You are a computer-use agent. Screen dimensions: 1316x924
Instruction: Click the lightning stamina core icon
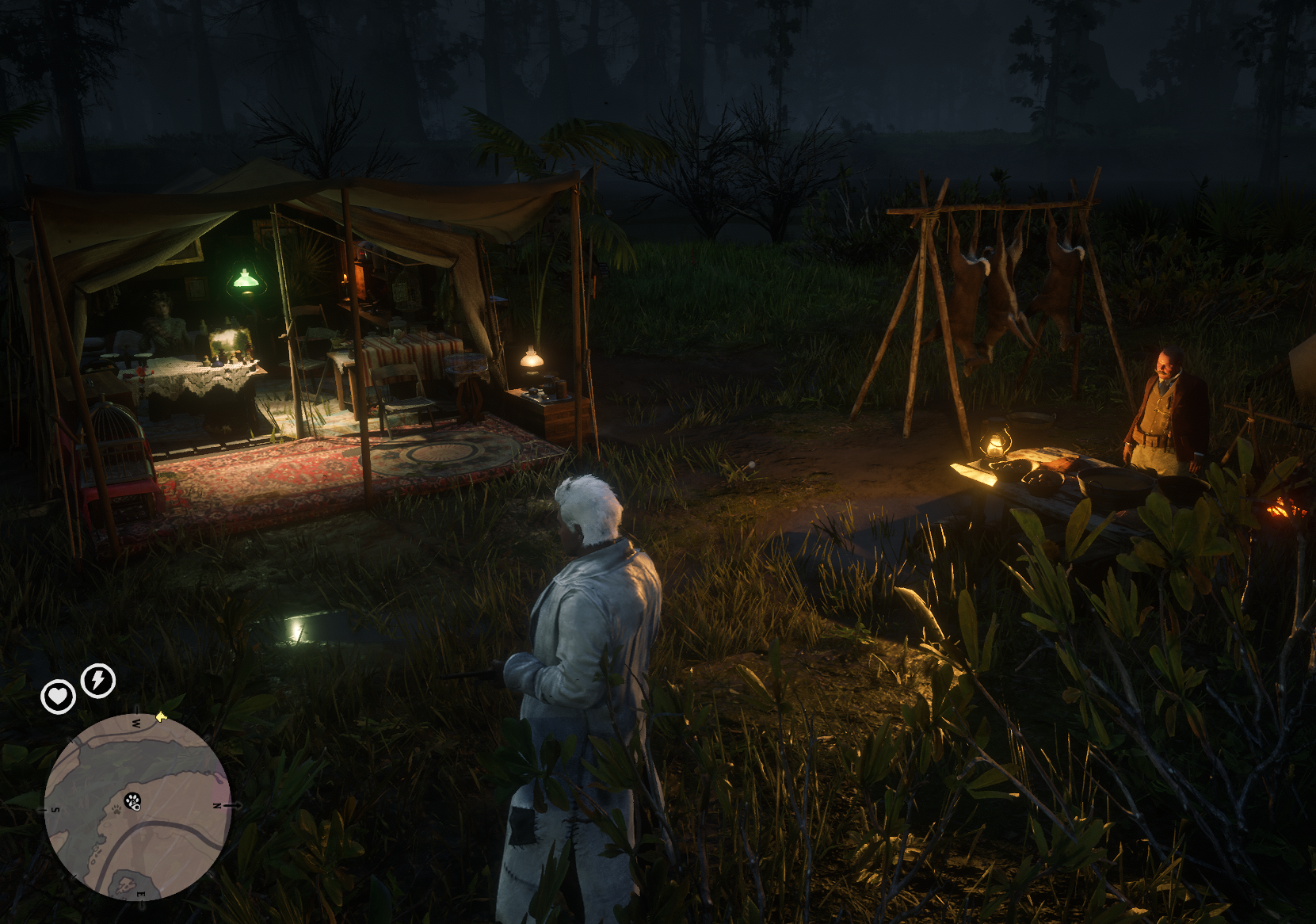pyautogui.click(x=98, y=679)
